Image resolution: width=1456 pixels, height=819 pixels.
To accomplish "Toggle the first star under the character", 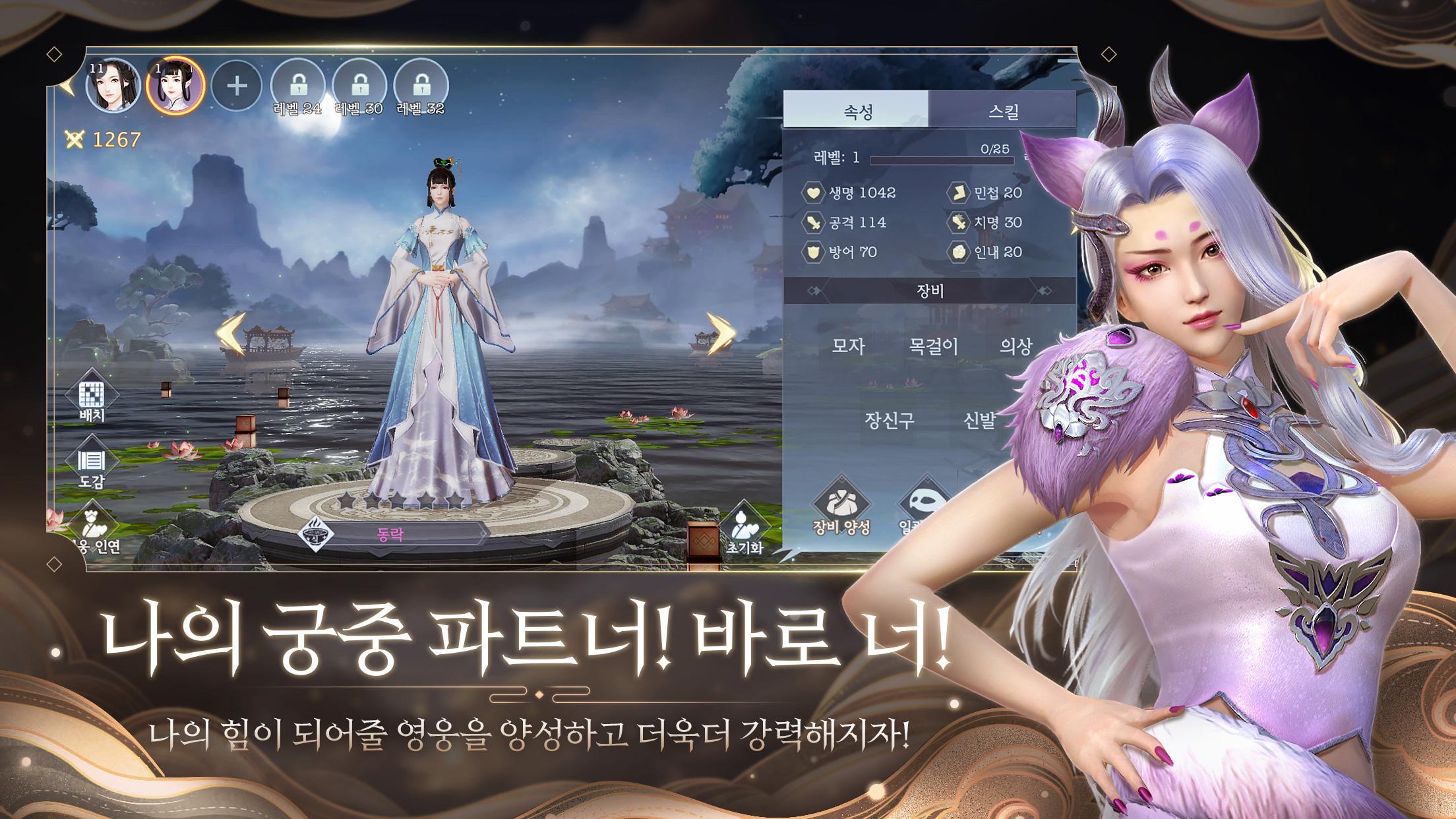I will tap(346, 501).
